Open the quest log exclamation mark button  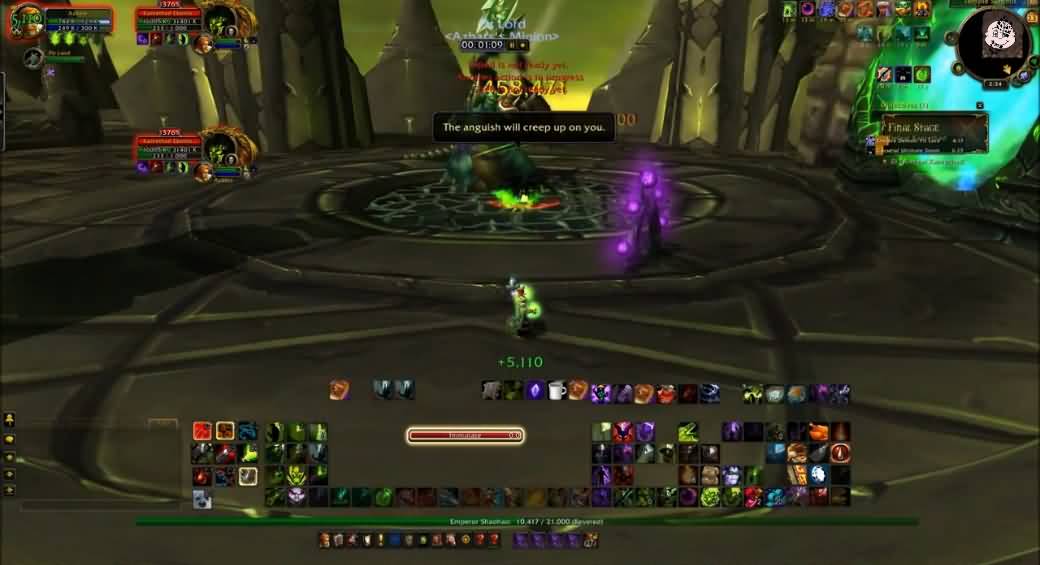click(382, 540)
